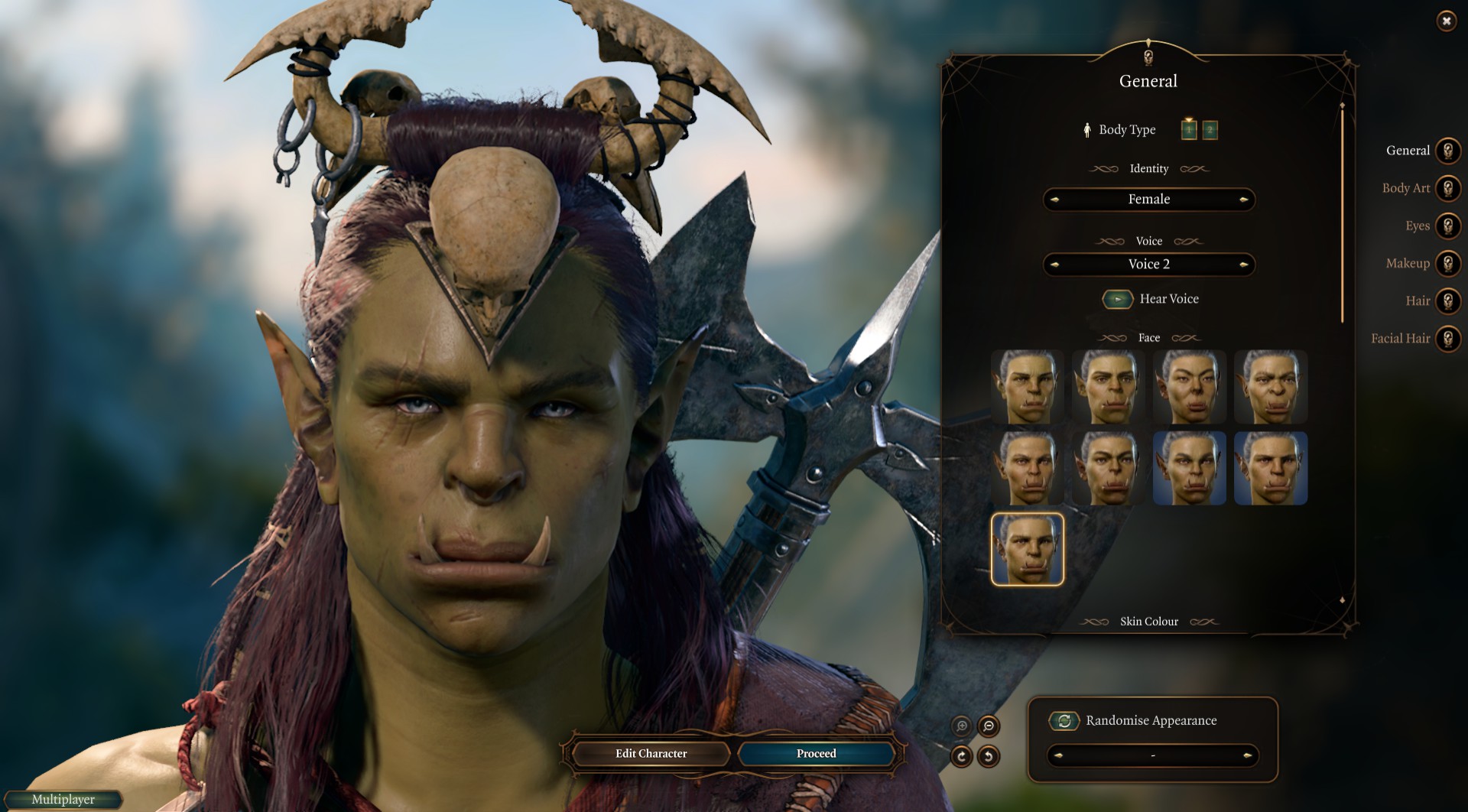Viewport: 1468px width, 812px height.
Task: Choose the first face preset thumbnail
Action: pyautogui.click(x=1027, y=387)
